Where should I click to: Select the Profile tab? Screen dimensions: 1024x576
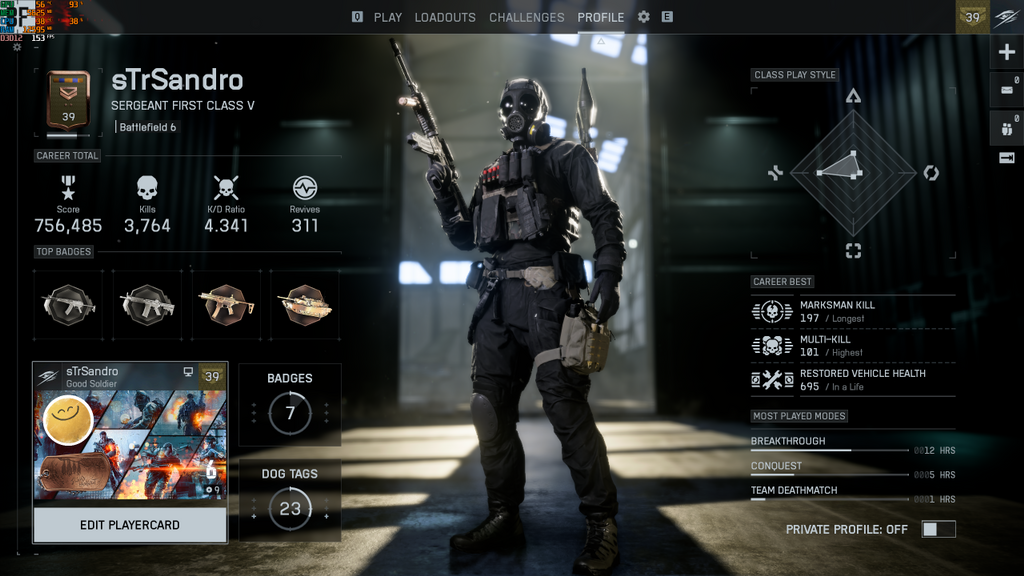(600, 17)
